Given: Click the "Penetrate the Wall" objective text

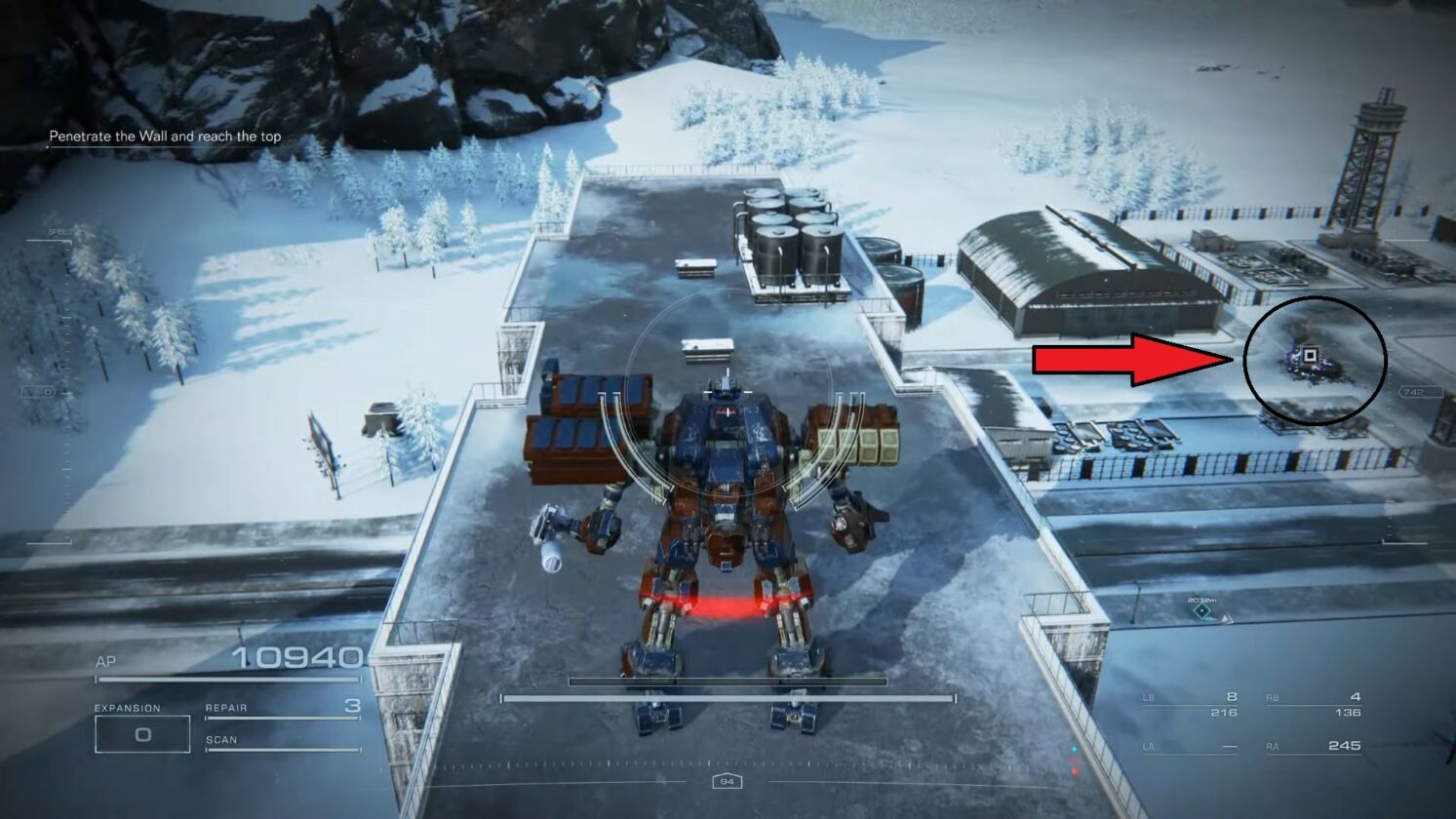Looking at the screenshot, I should (165, 136).
